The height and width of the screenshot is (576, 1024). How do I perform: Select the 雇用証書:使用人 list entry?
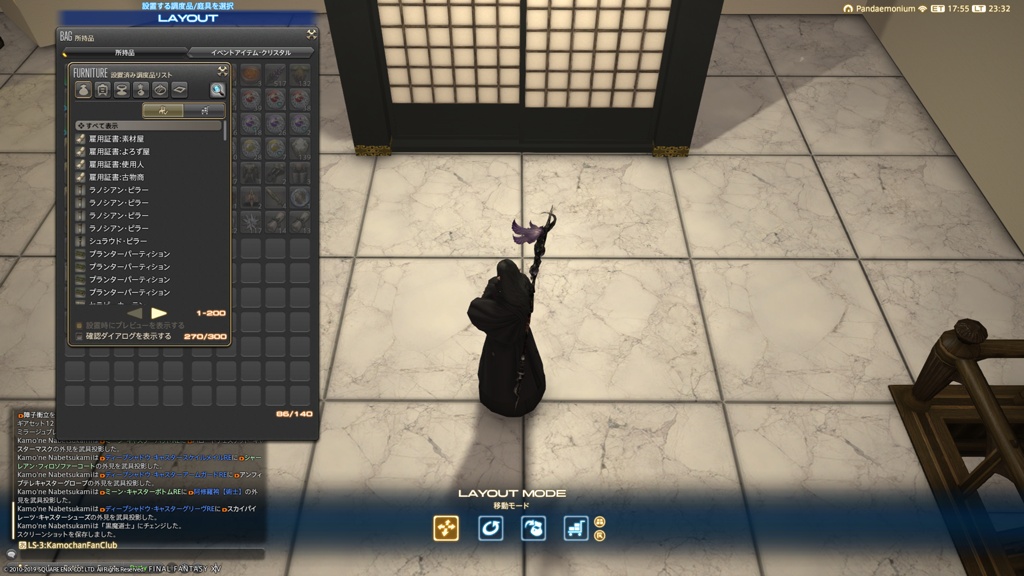[116, 164]
